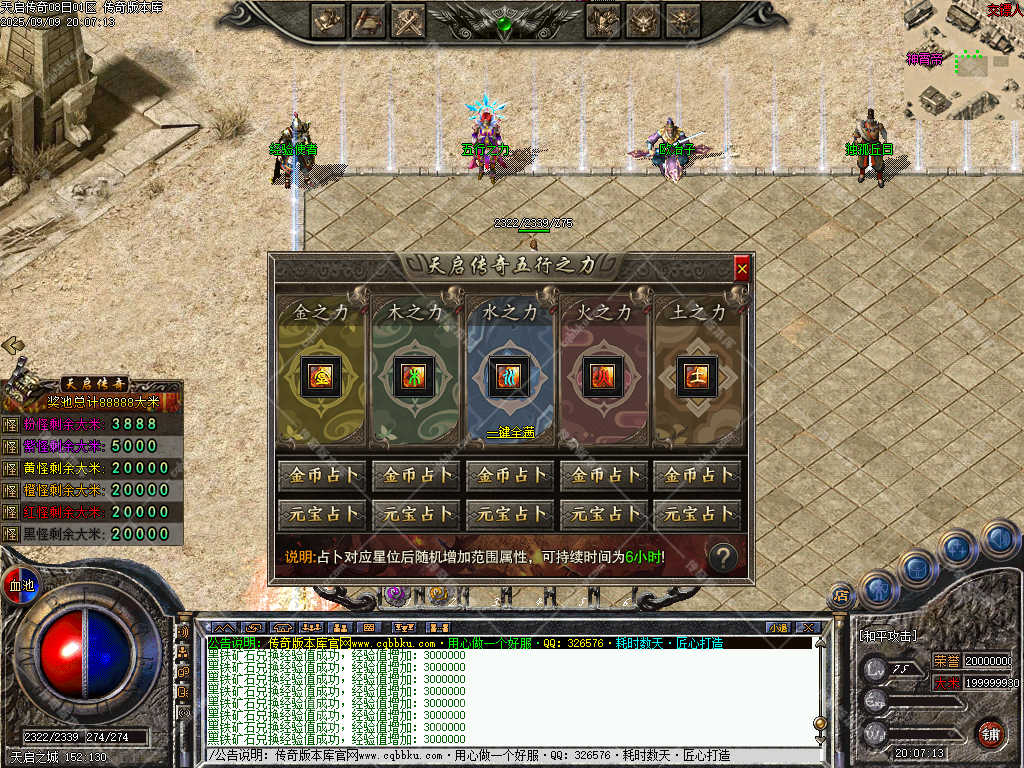Open the question mark help button

pyautogui.click(x=723, y=557)
